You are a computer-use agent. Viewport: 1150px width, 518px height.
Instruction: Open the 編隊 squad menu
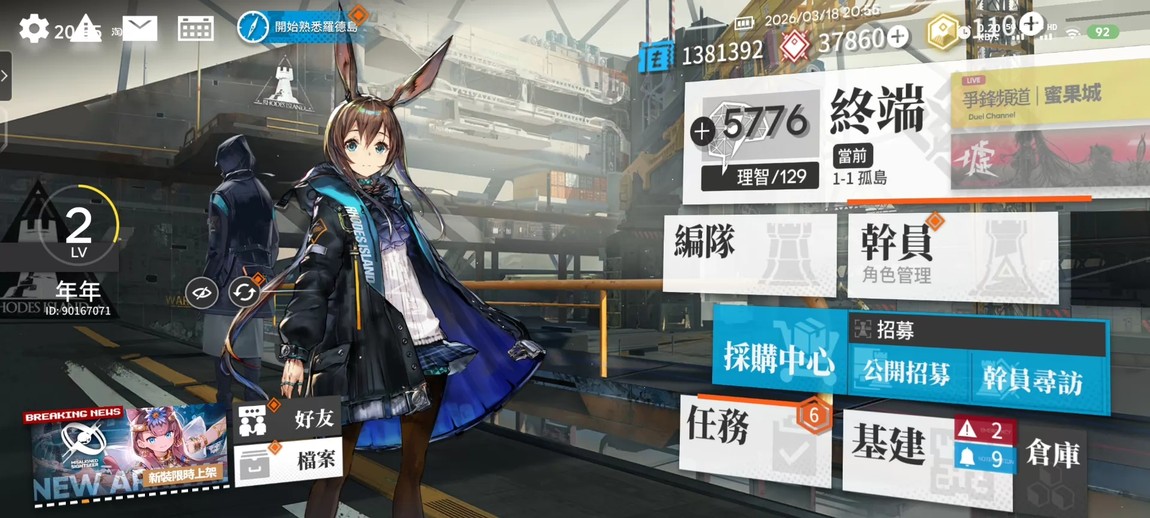click(748, 250)
